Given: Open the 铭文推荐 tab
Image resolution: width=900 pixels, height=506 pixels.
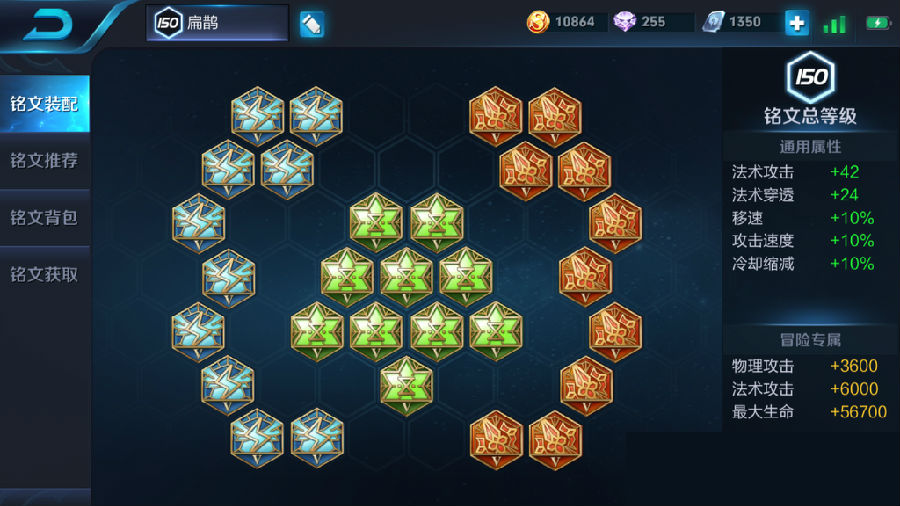Looking at the screenshot, I should click(45, 161).
